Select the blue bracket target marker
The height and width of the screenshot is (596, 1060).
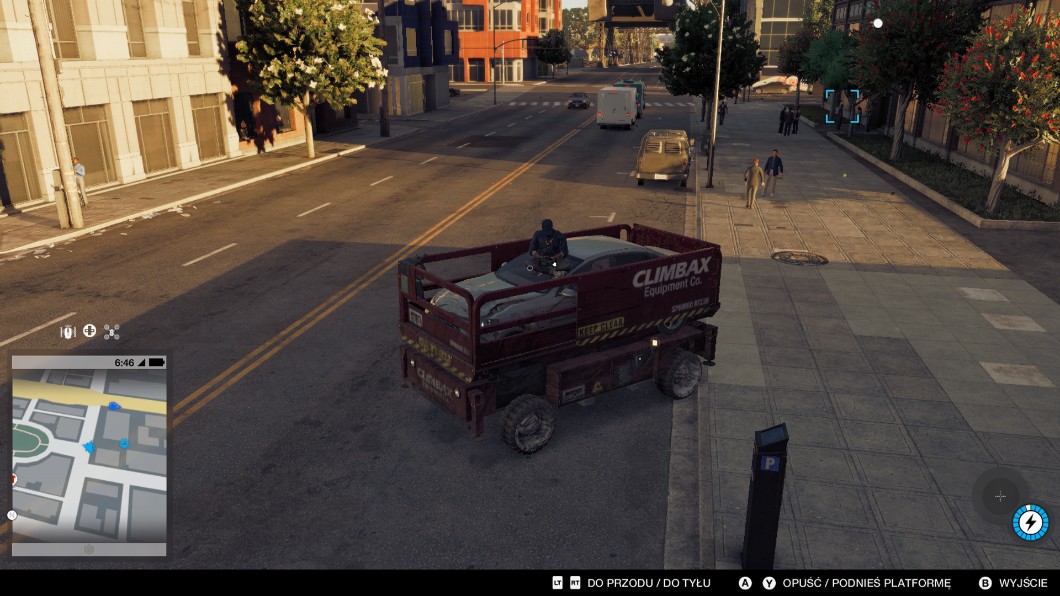pos(842,106)
